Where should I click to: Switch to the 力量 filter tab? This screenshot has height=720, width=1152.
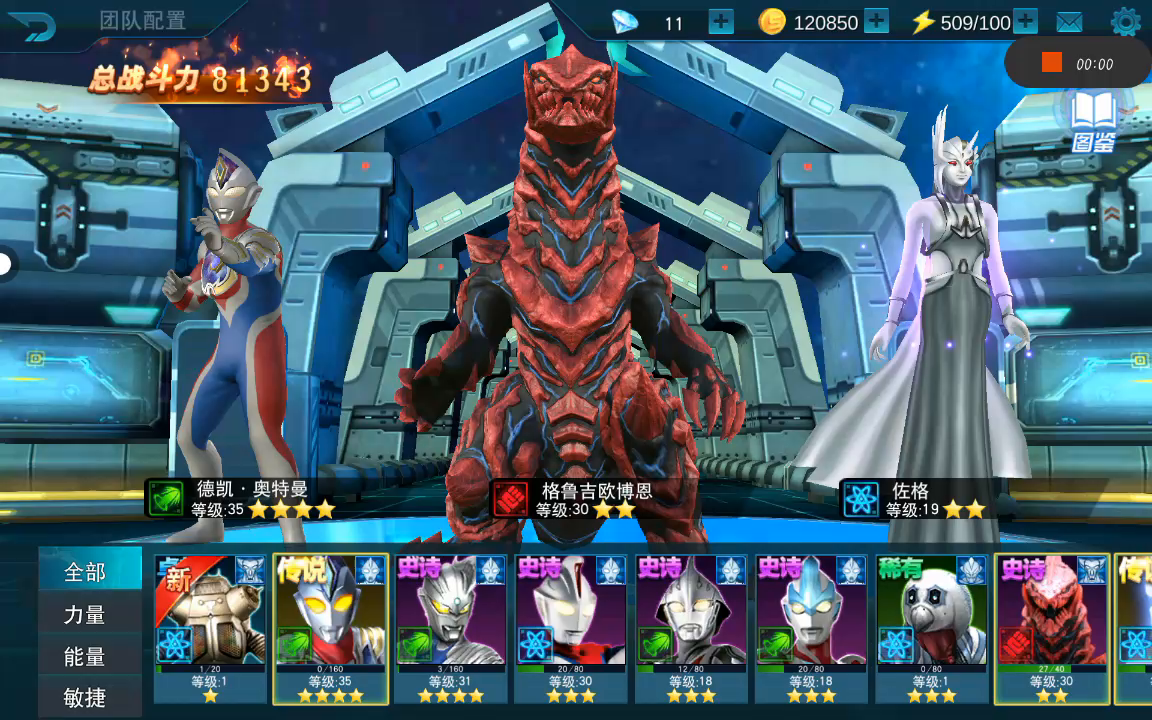pos(86,615)
